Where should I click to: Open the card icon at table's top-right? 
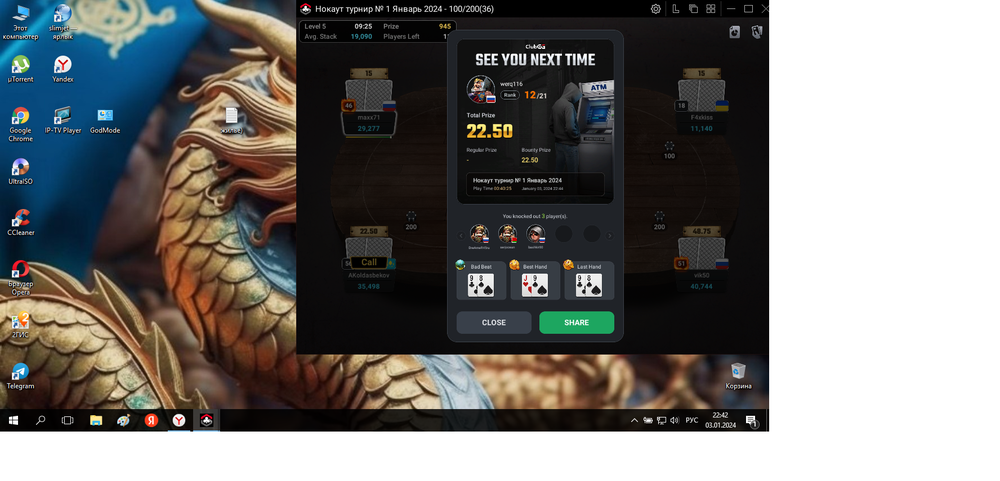coord(735,32)
